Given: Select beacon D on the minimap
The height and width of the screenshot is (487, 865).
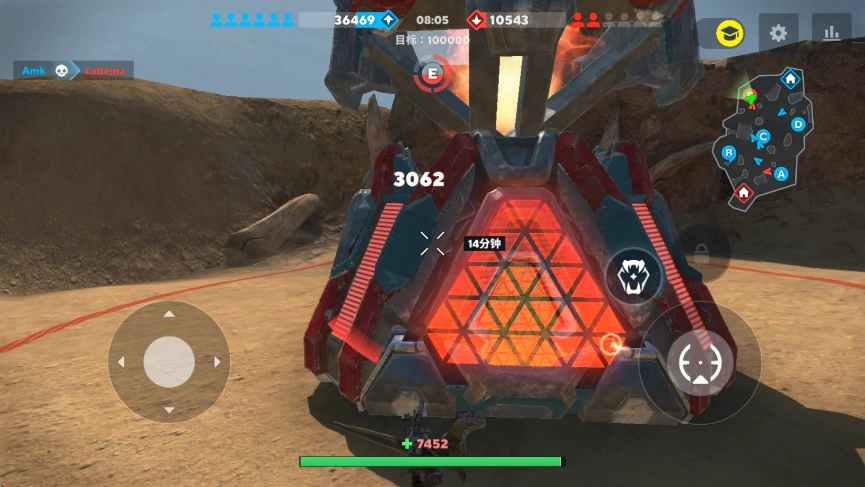Looking at the screenshot, I should tap(798, 124).
